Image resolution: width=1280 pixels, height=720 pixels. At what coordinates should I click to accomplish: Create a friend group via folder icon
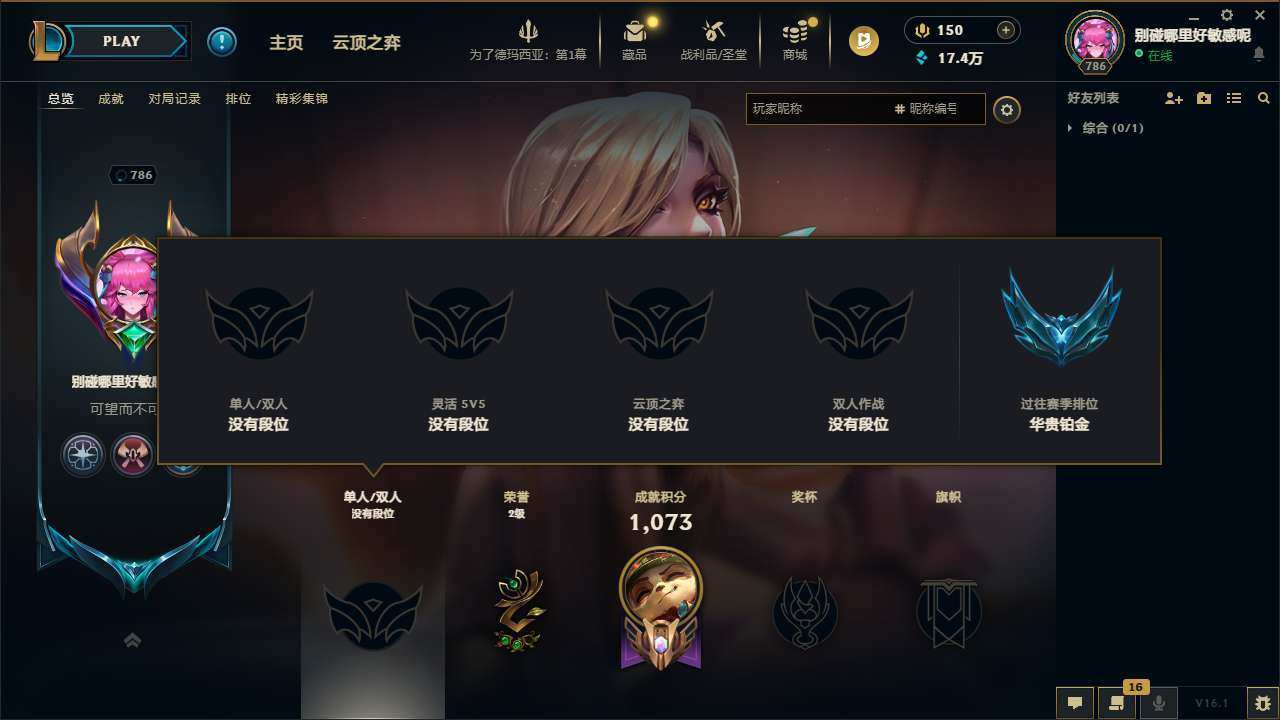(x=1203, y=98)
